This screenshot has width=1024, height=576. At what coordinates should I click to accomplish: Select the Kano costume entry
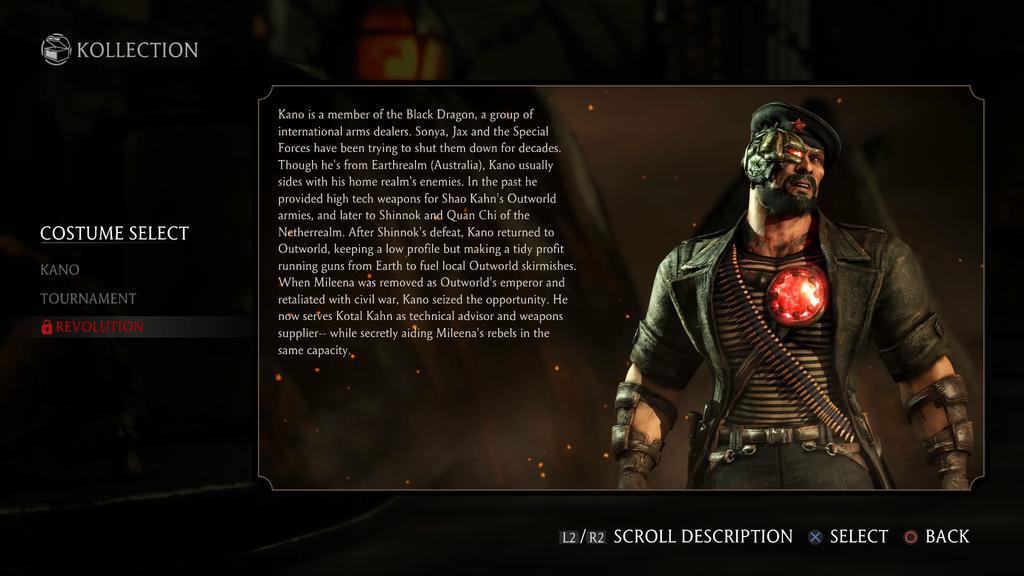pos(60,270)
